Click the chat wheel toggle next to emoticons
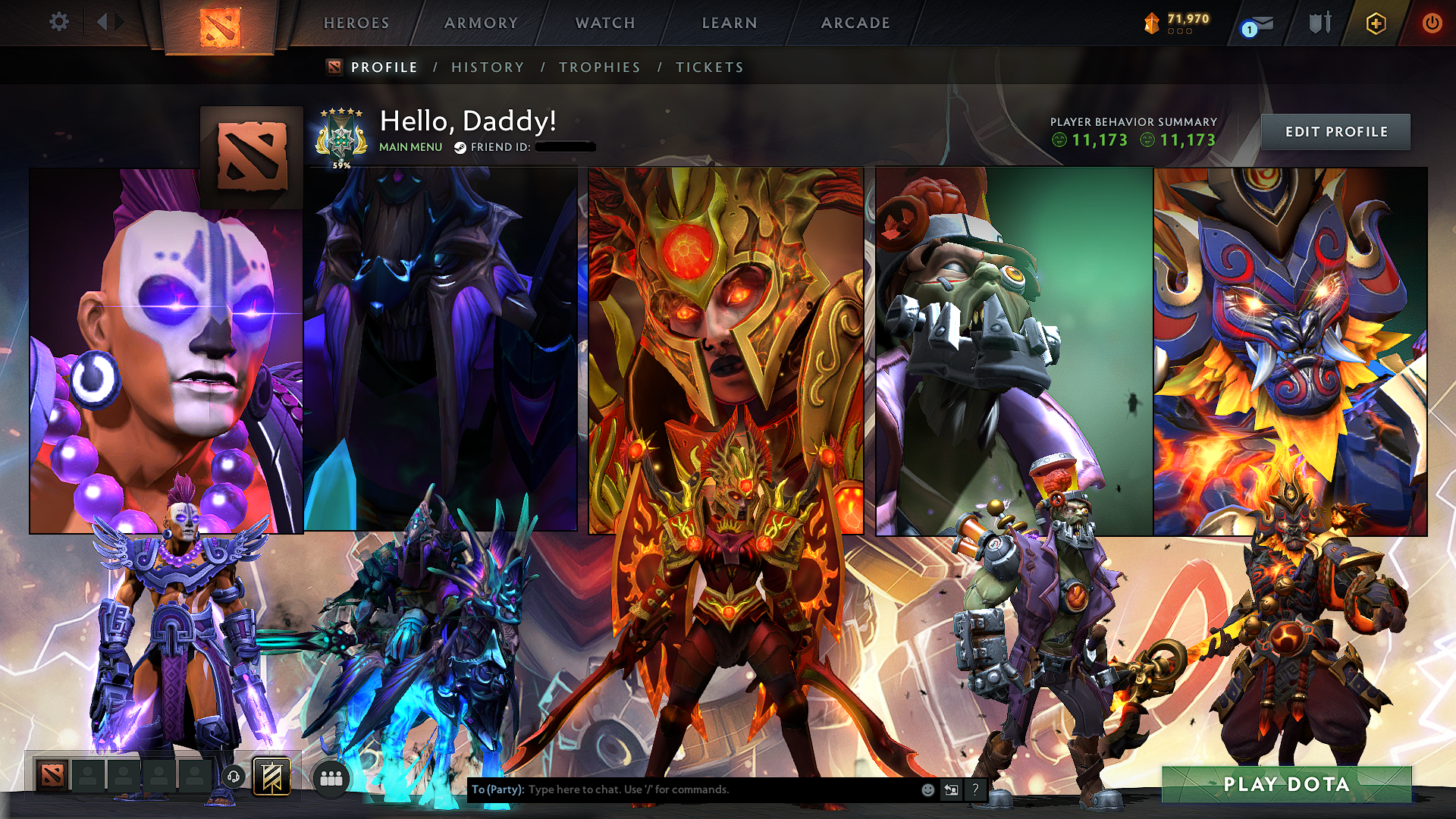Screen dimensions: 1456x819 pyautogui.click(x=951, y=789)
